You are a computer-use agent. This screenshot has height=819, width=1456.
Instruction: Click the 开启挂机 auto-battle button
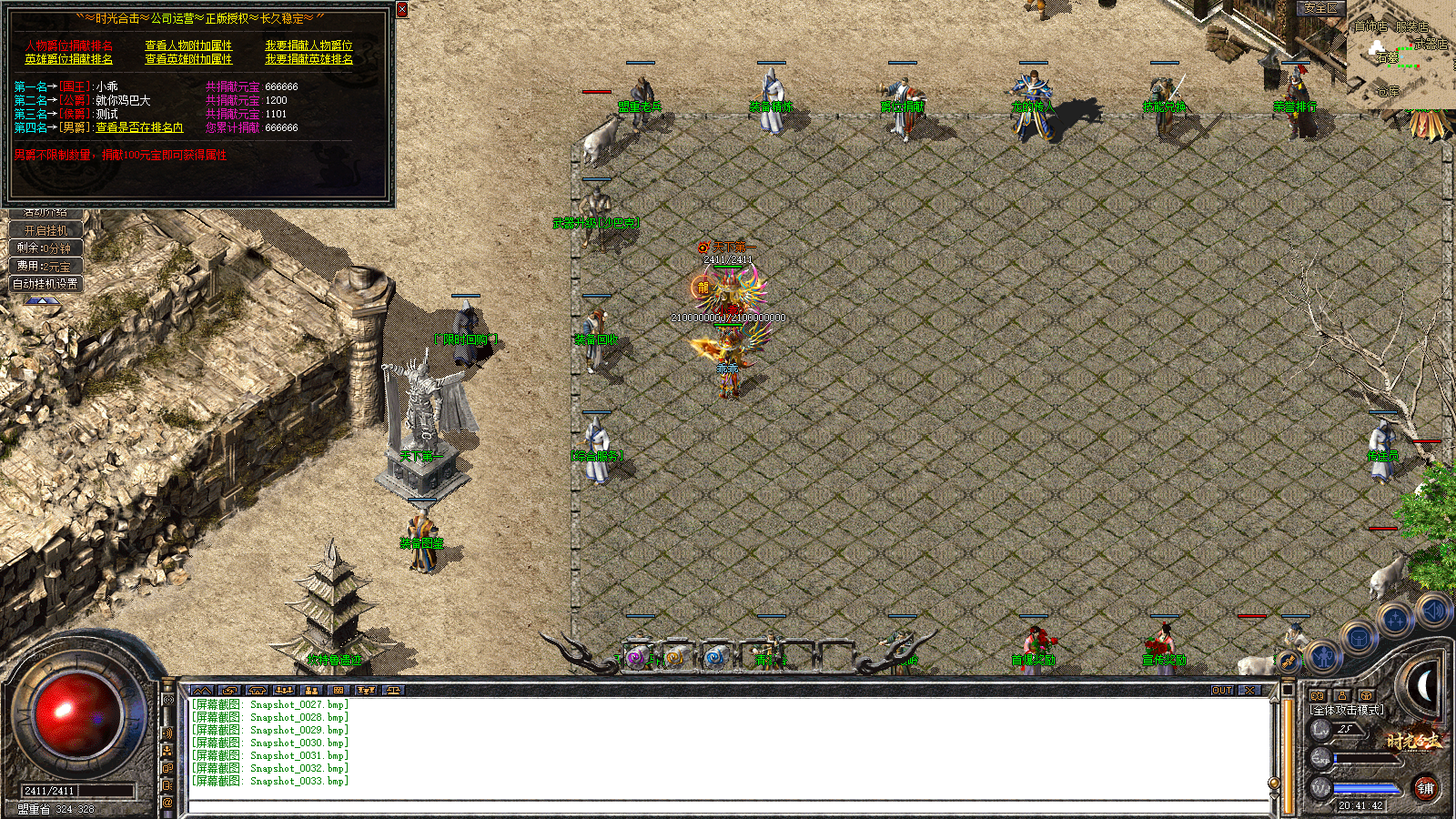(45, 230)
